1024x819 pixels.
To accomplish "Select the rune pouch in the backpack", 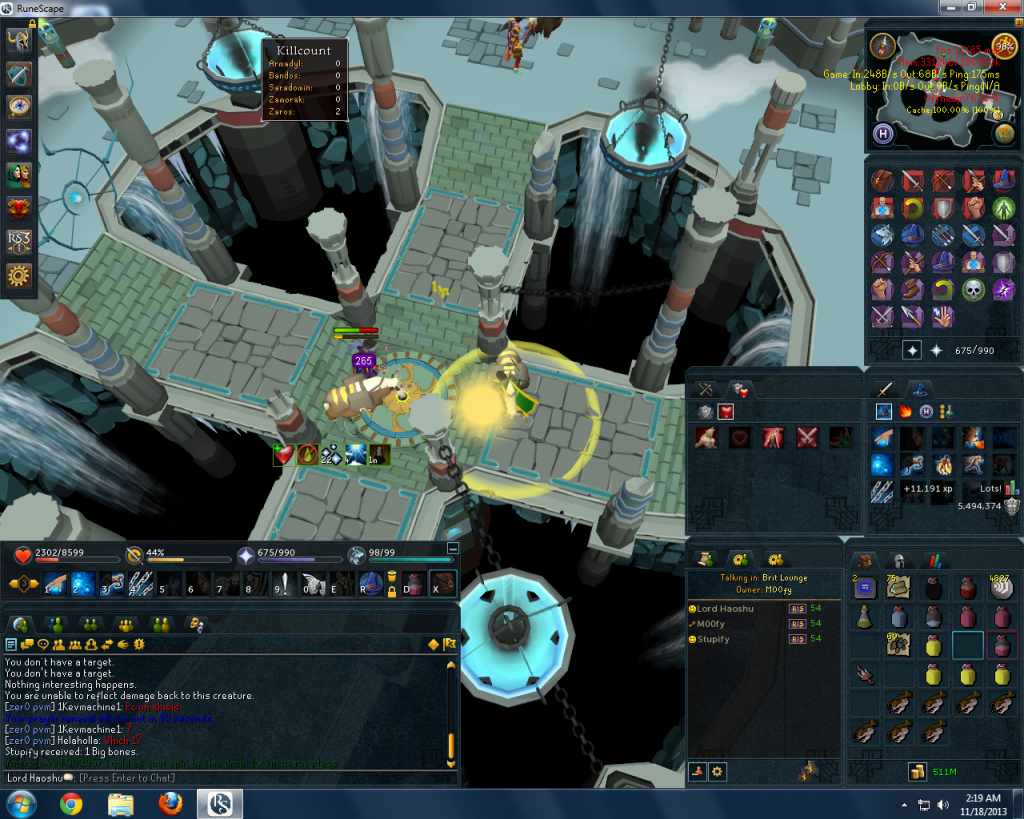I will pos(865,588).
